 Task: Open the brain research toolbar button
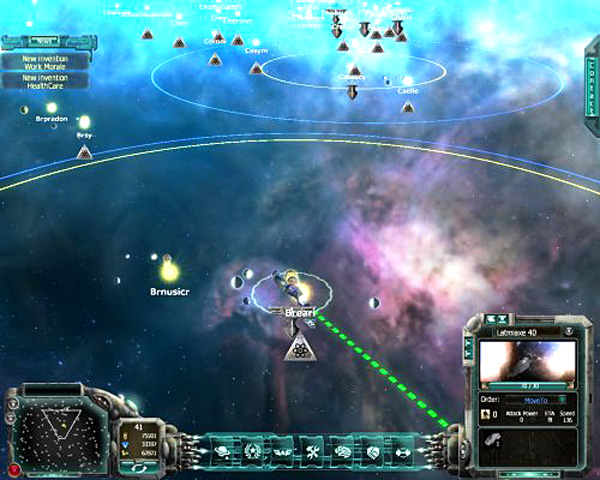pos(341,450)
